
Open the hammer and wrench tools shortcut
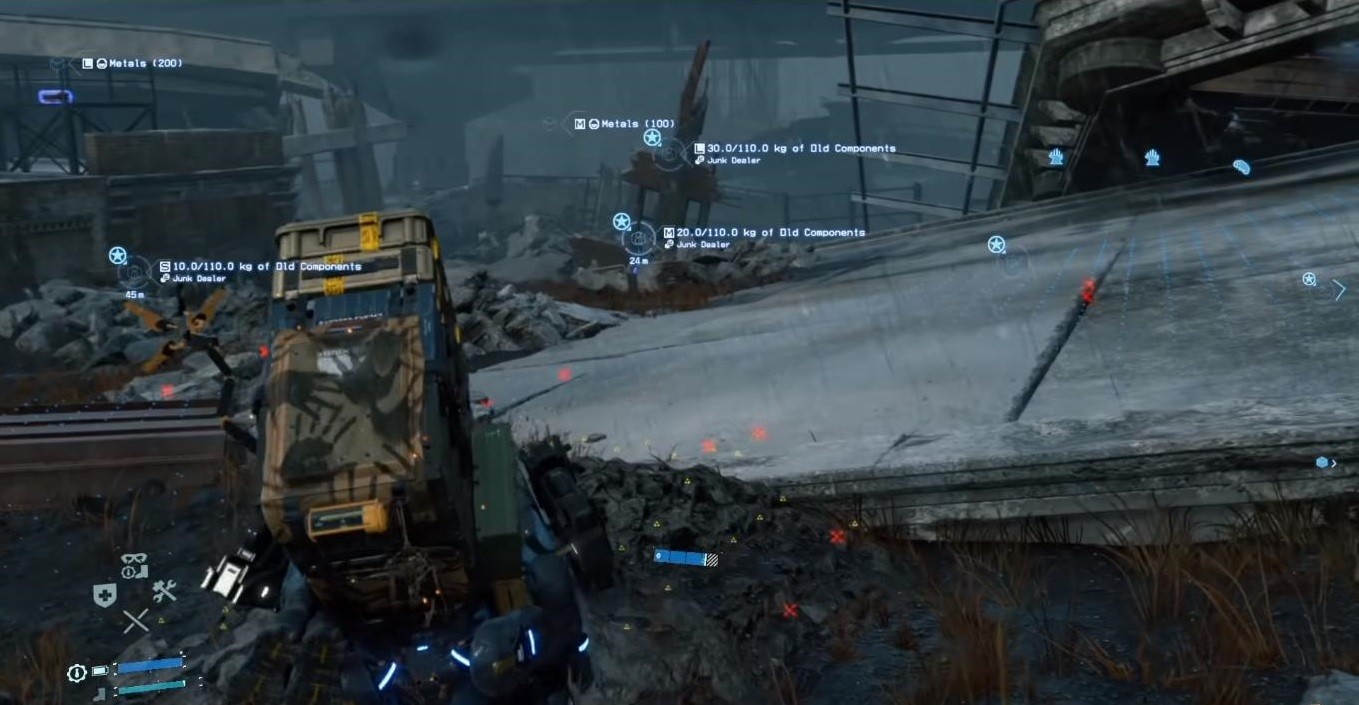(164, 591)
